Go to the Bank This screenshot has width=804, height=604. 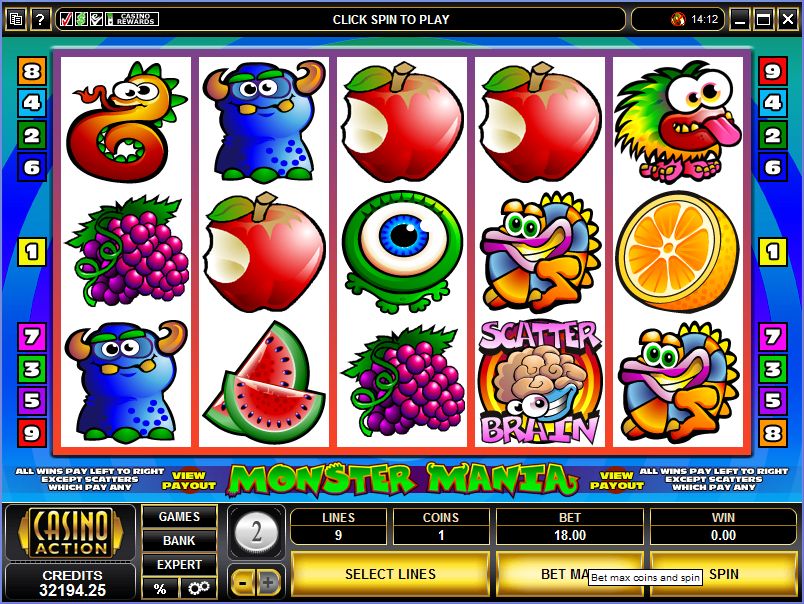[179, 541]
